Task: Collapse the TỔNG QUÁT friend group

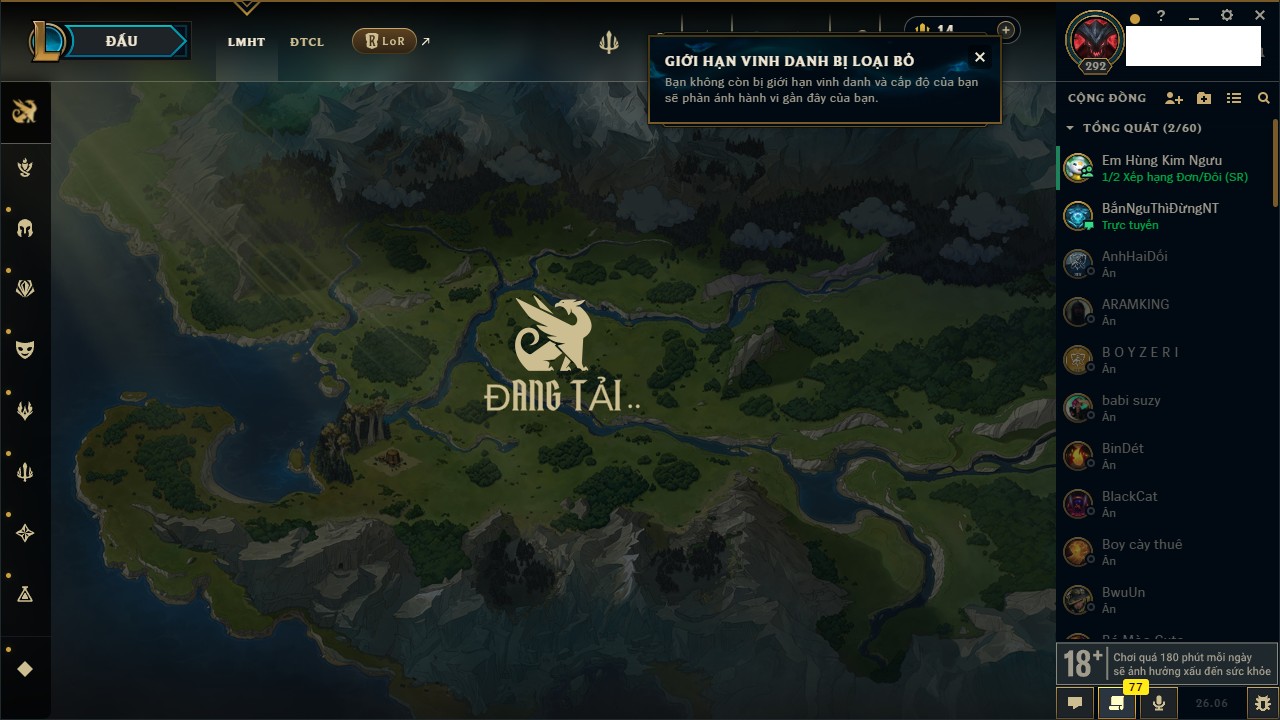Action: pyautogui.click(x=1070, y=128)
